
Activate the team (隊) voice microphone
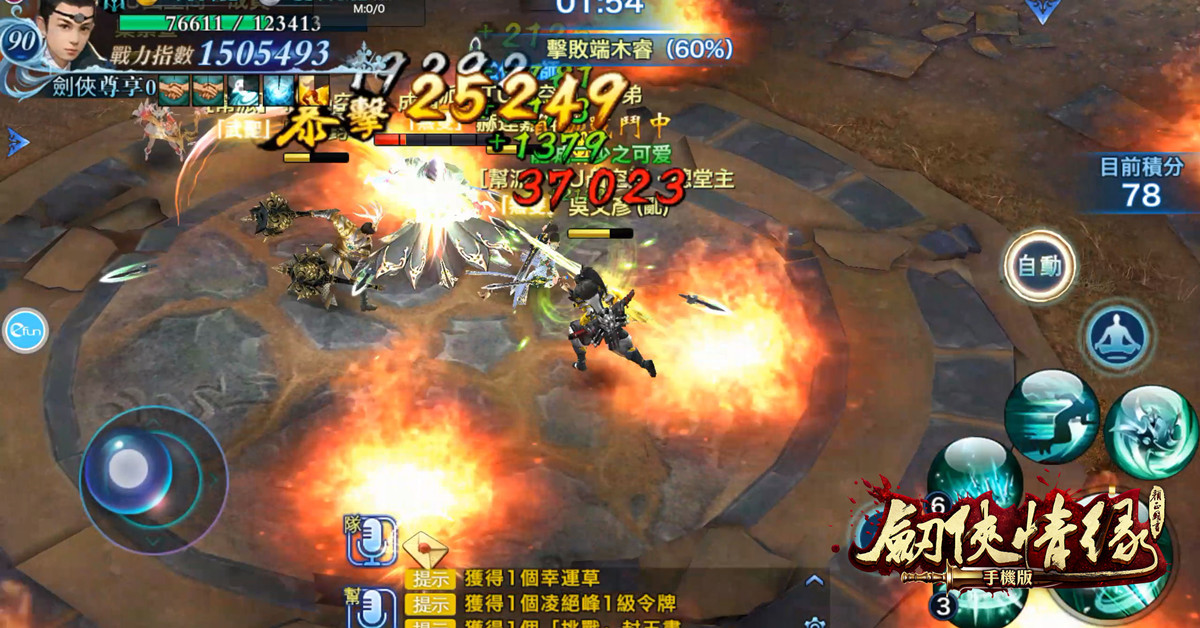[372, 542]
